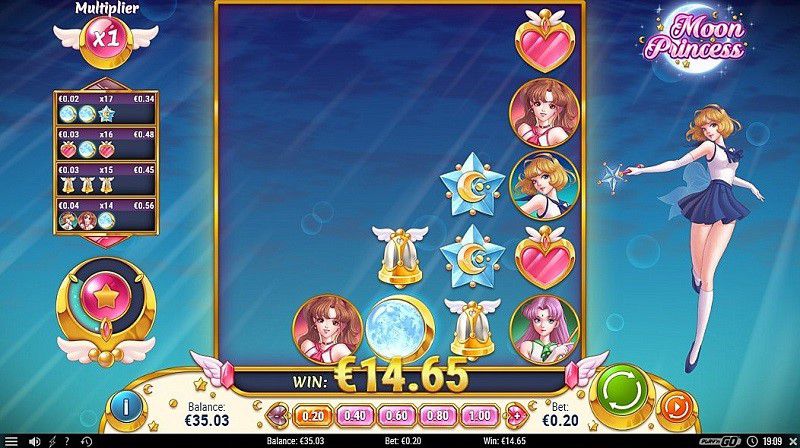The height and width of the screenshot is (448, 800).
Task: Select the 0.20 bet amount
Action: 312,416
